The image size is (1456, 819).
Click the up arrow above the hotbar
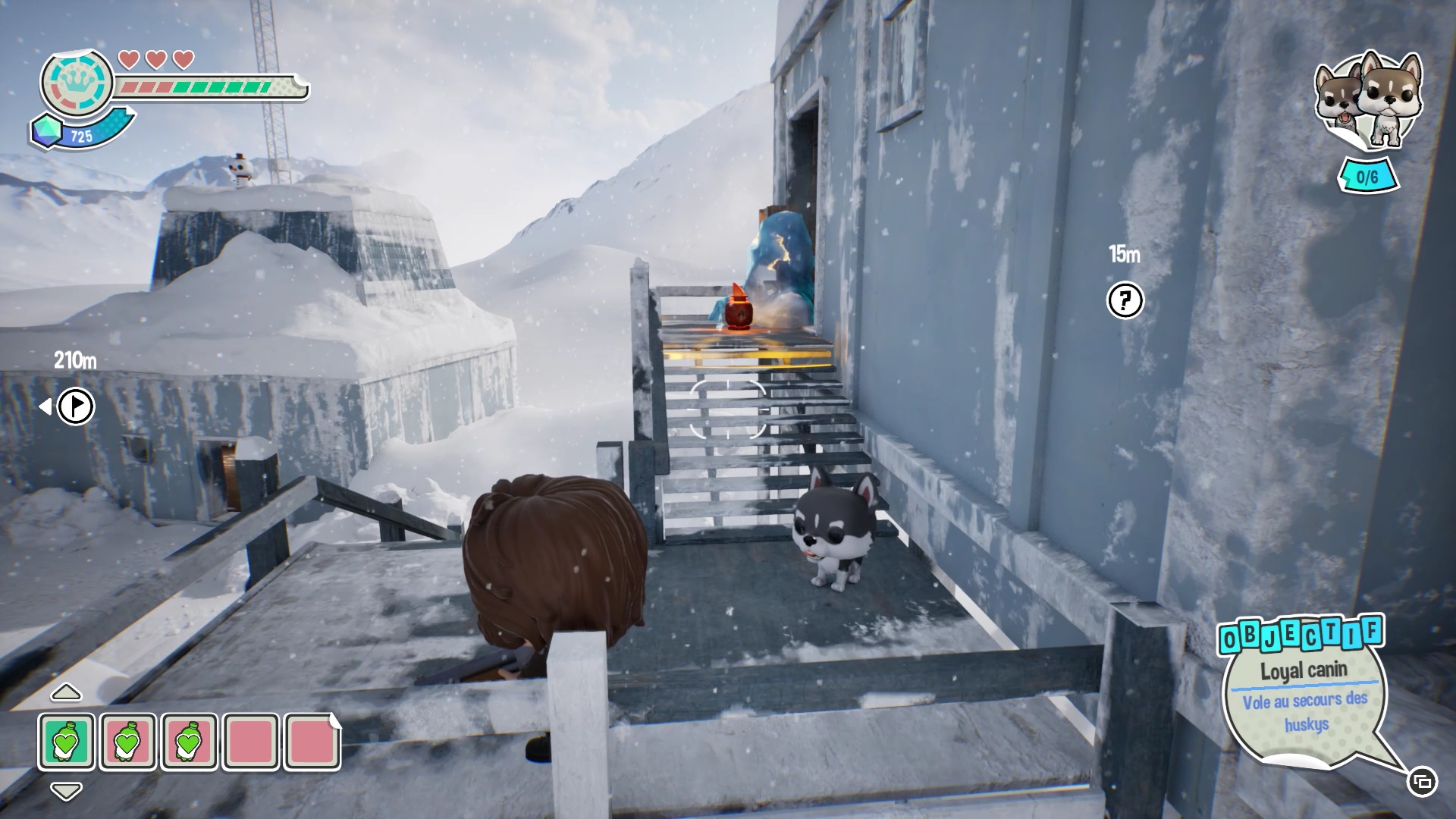pyautogui.click(x=66, y=692)
